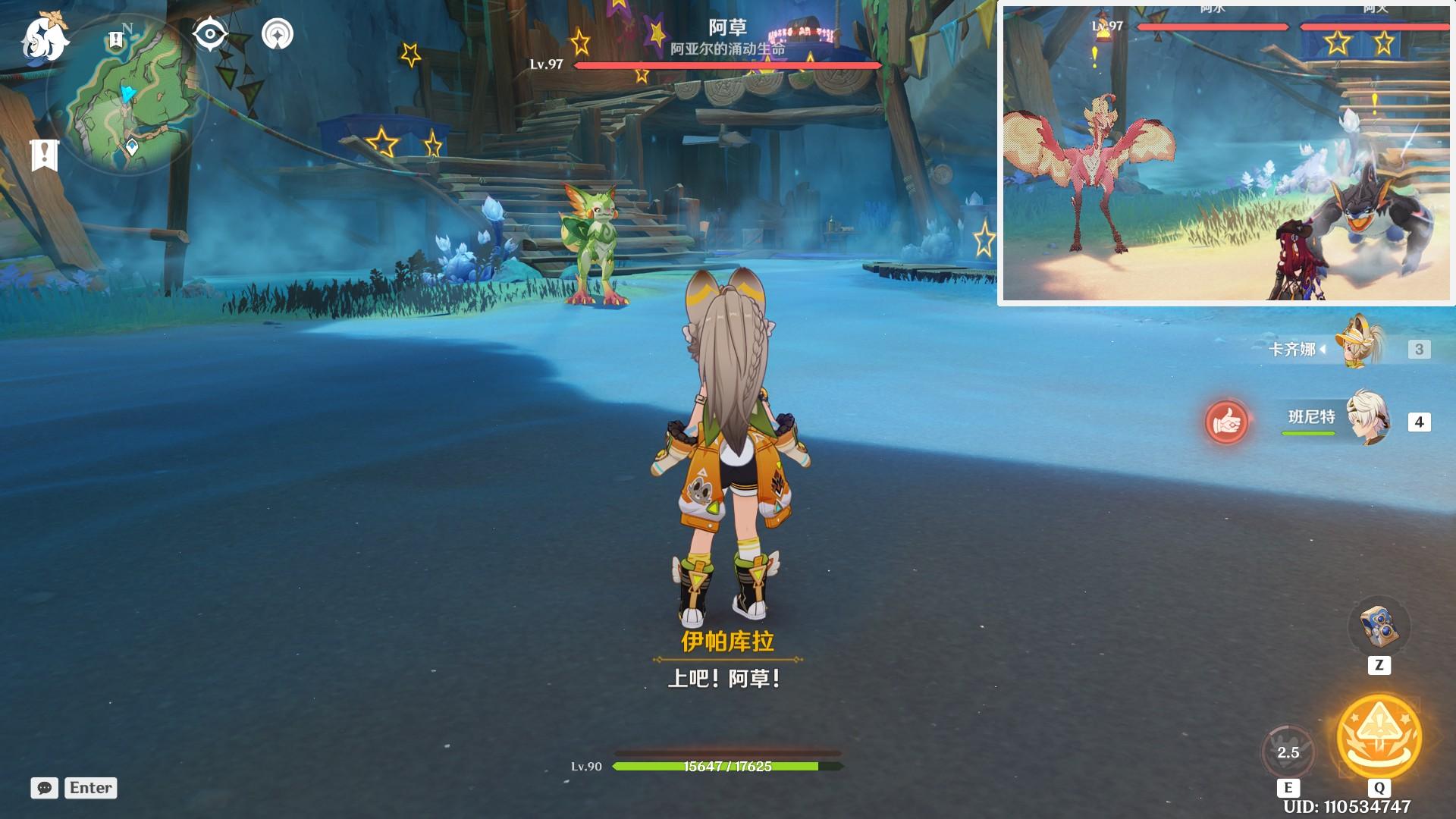Click the eye-shaped hide UI icon
This screenshot has height=819, width=1456.
[209, 34]
